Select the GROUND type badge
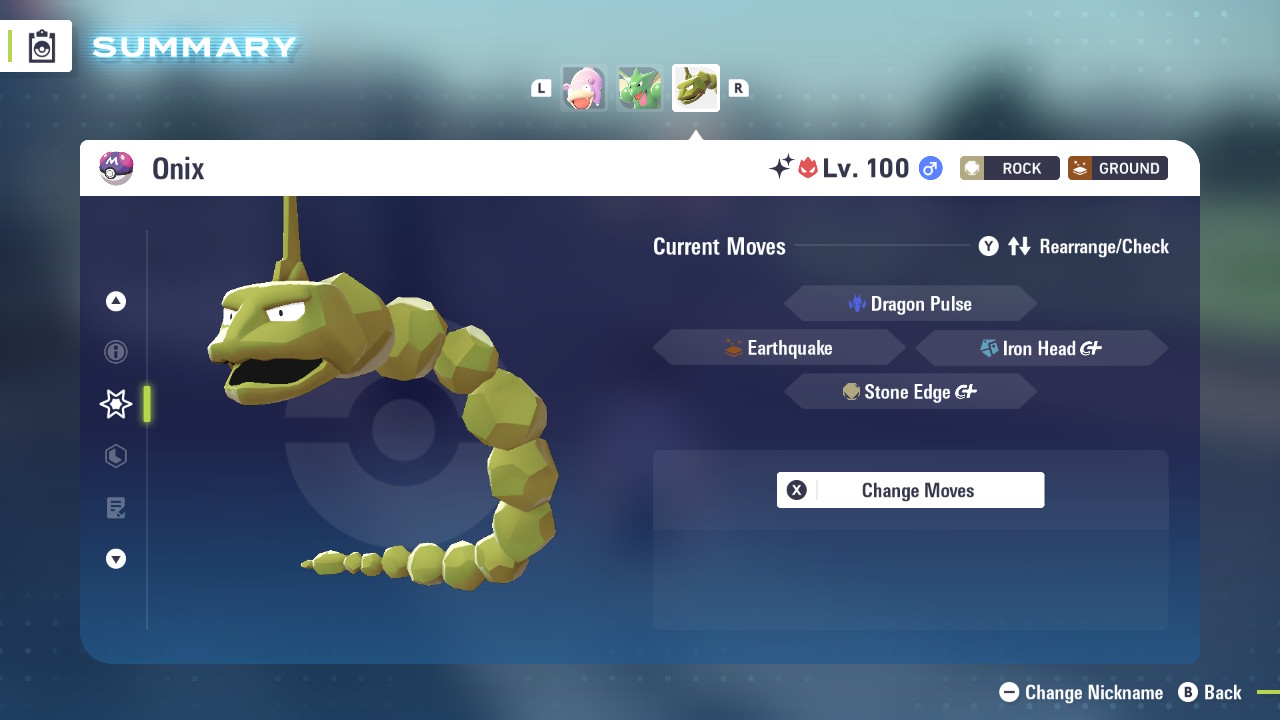The height and width of the screenshot is (720, 1280). point(1117,168)
